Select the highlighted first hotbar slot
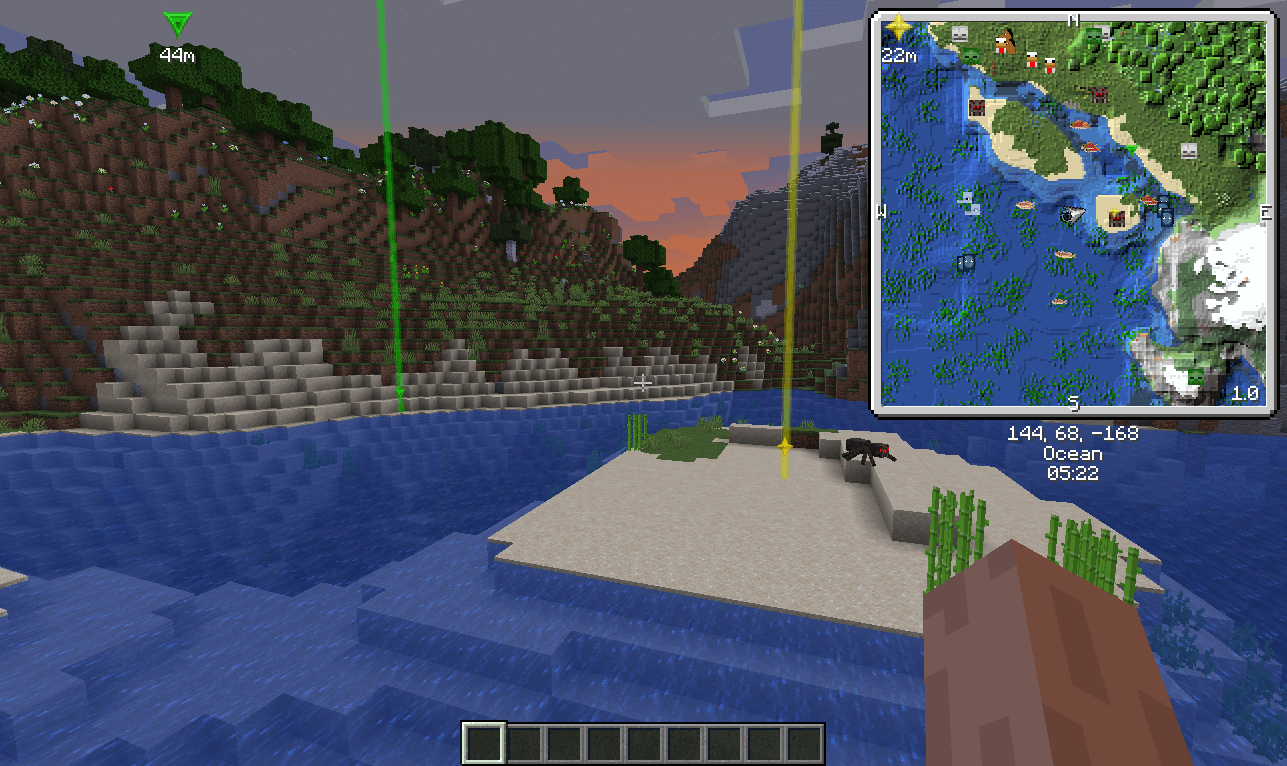 point(484,744)
